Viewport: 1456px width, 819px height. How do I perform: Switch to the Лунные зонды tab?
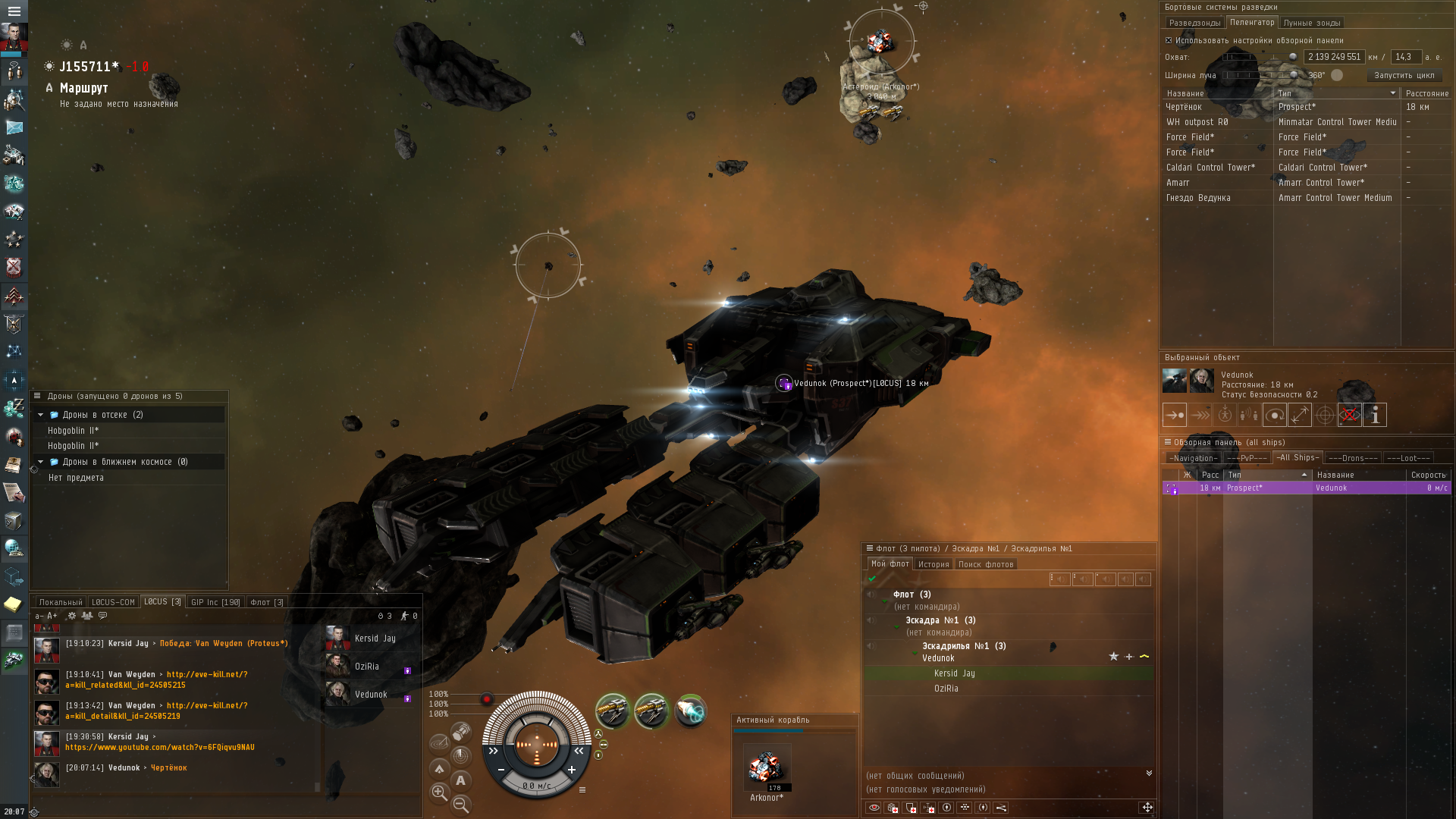1312,23
